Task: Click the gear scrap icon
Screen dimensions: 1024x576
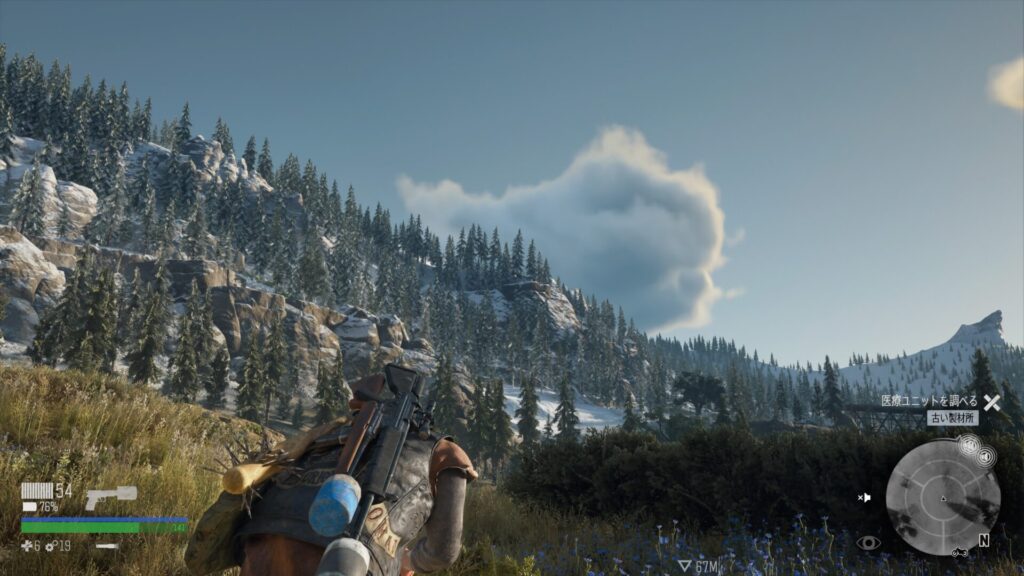Action: click(x=50, y=546)
